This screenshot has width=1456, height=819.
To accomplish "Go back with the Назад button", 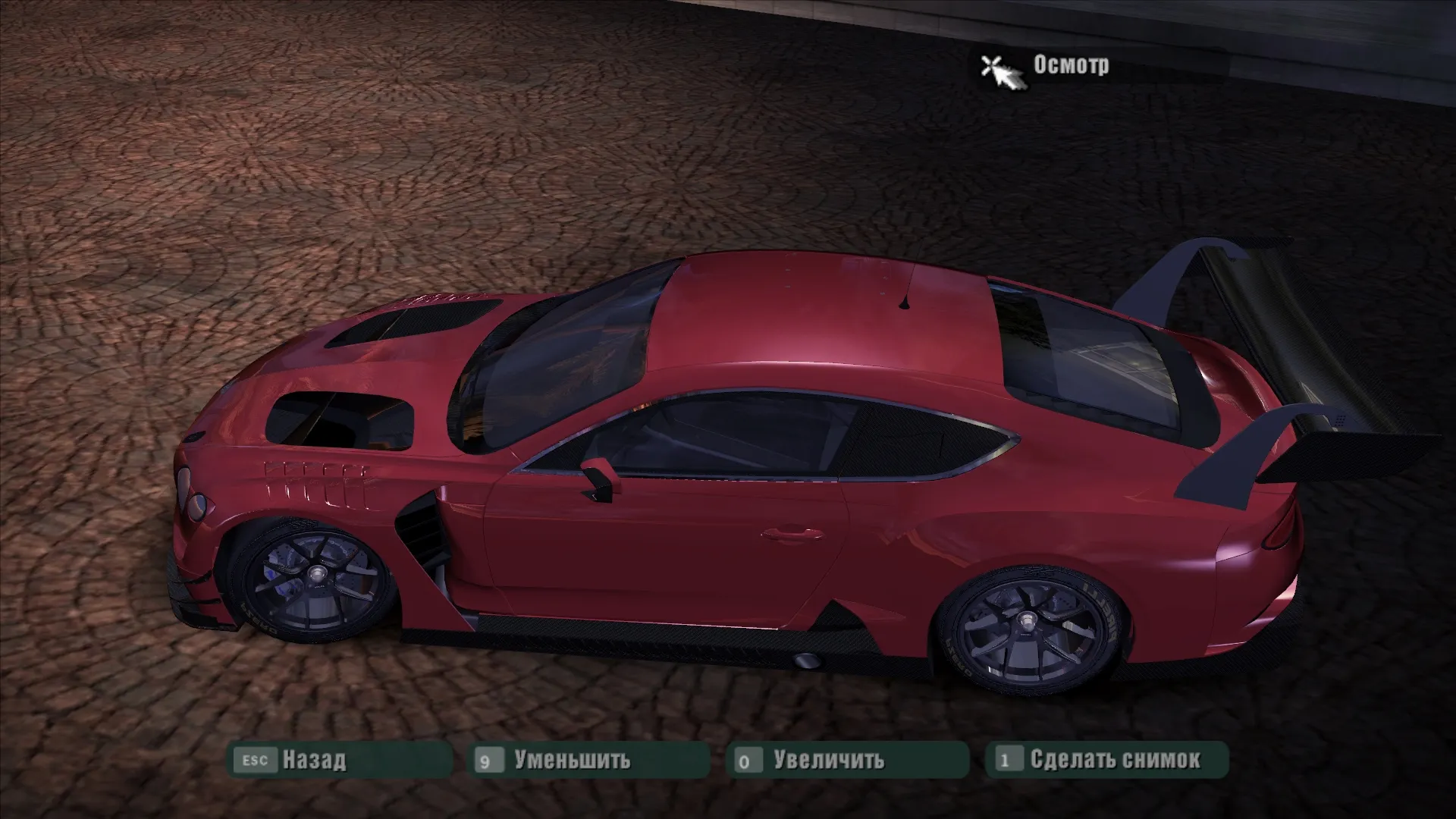I will [x=313, y=760].
